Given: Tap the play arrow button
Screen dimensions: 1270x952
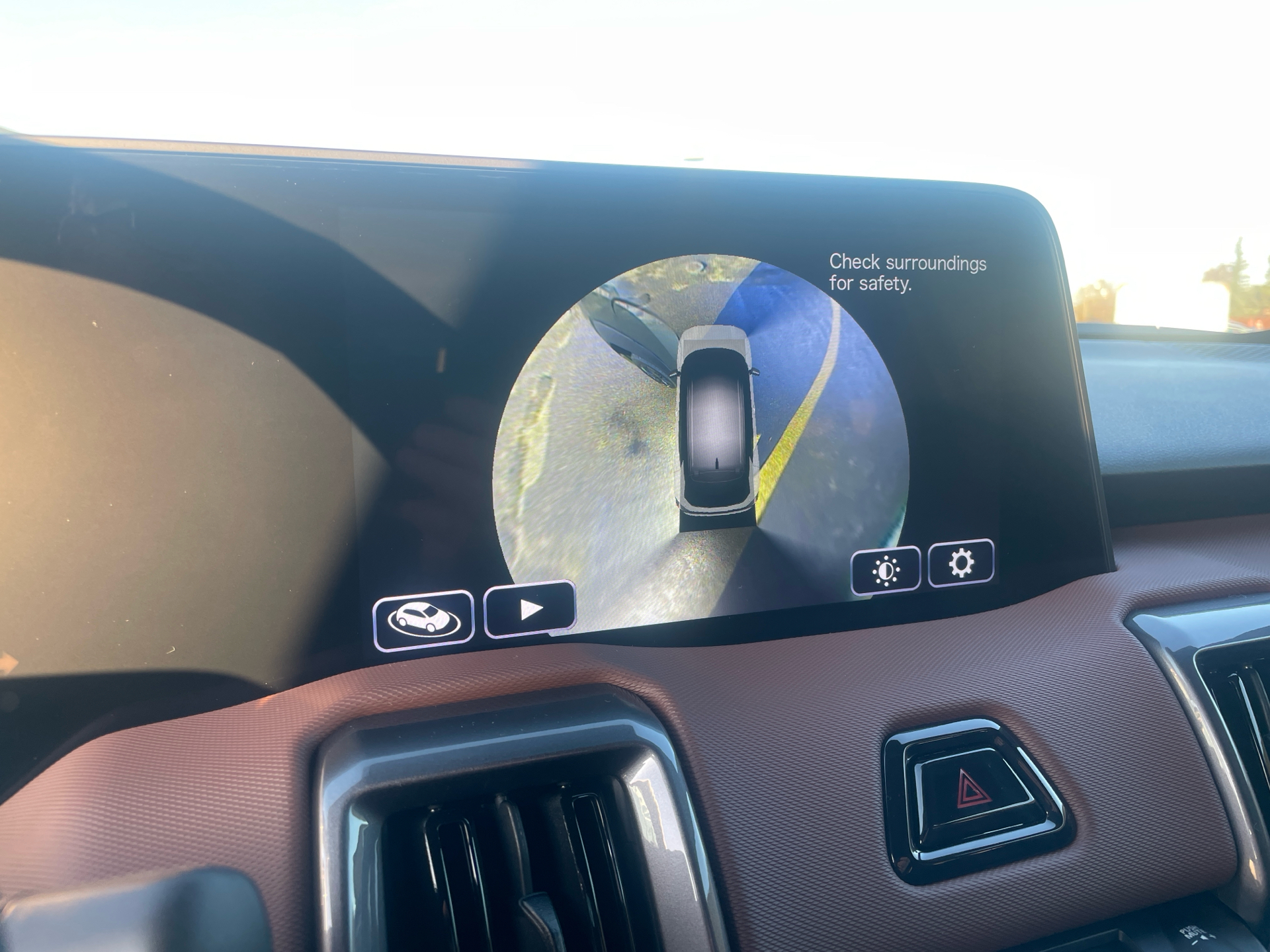Looking at the screenshot, I should click(x=530, y=609).
